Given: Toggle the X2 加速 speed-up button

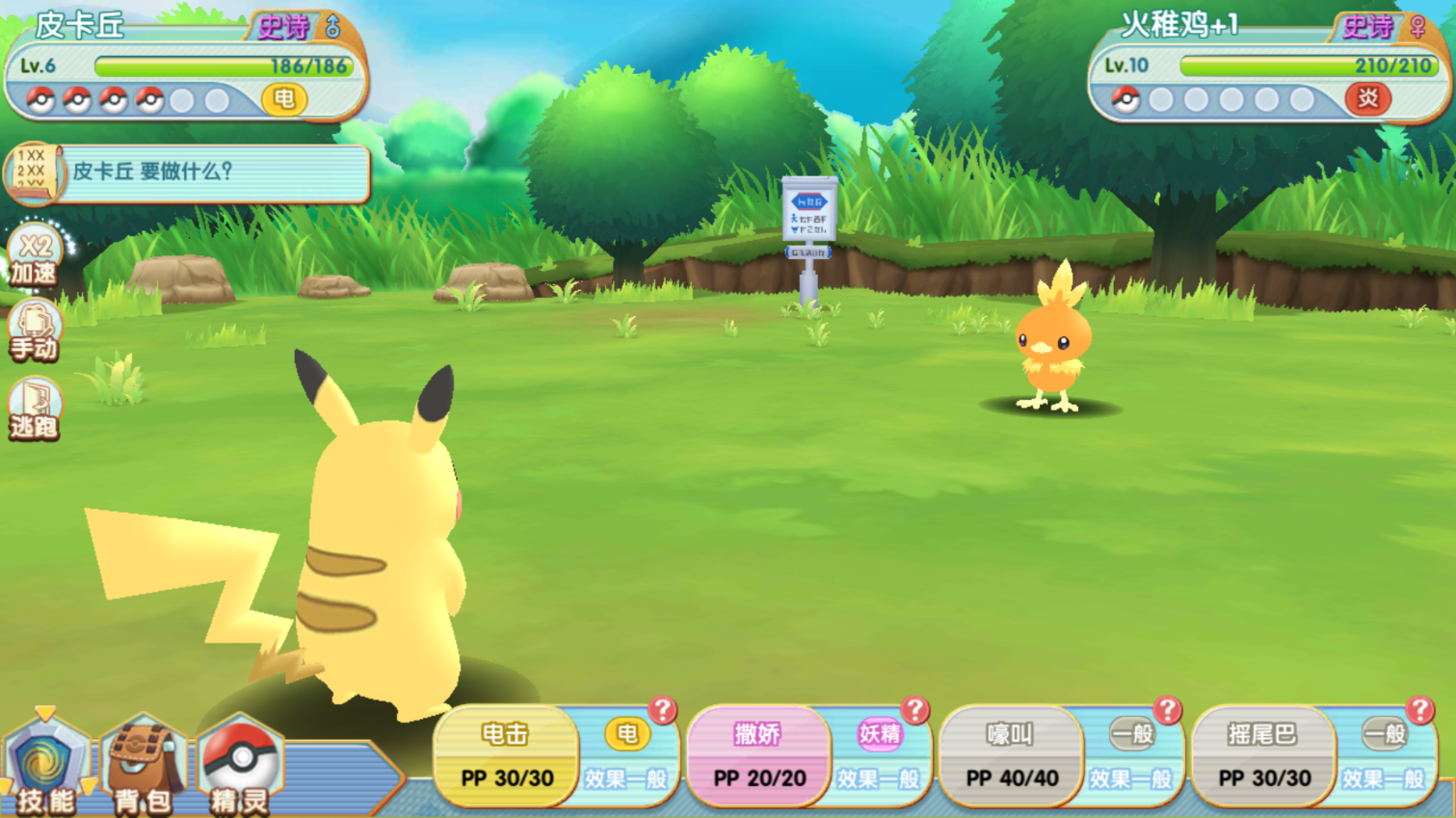Looking at the screenshot, I should point(35,257).
